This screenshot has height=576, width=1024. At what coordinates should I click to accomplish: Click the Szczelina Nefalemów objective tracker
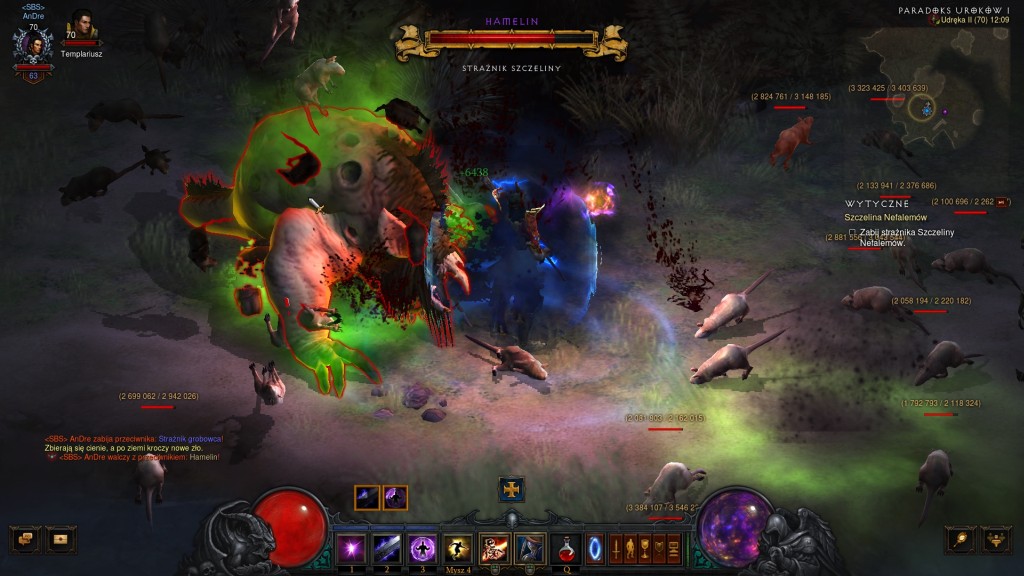[x=886, y=217]
